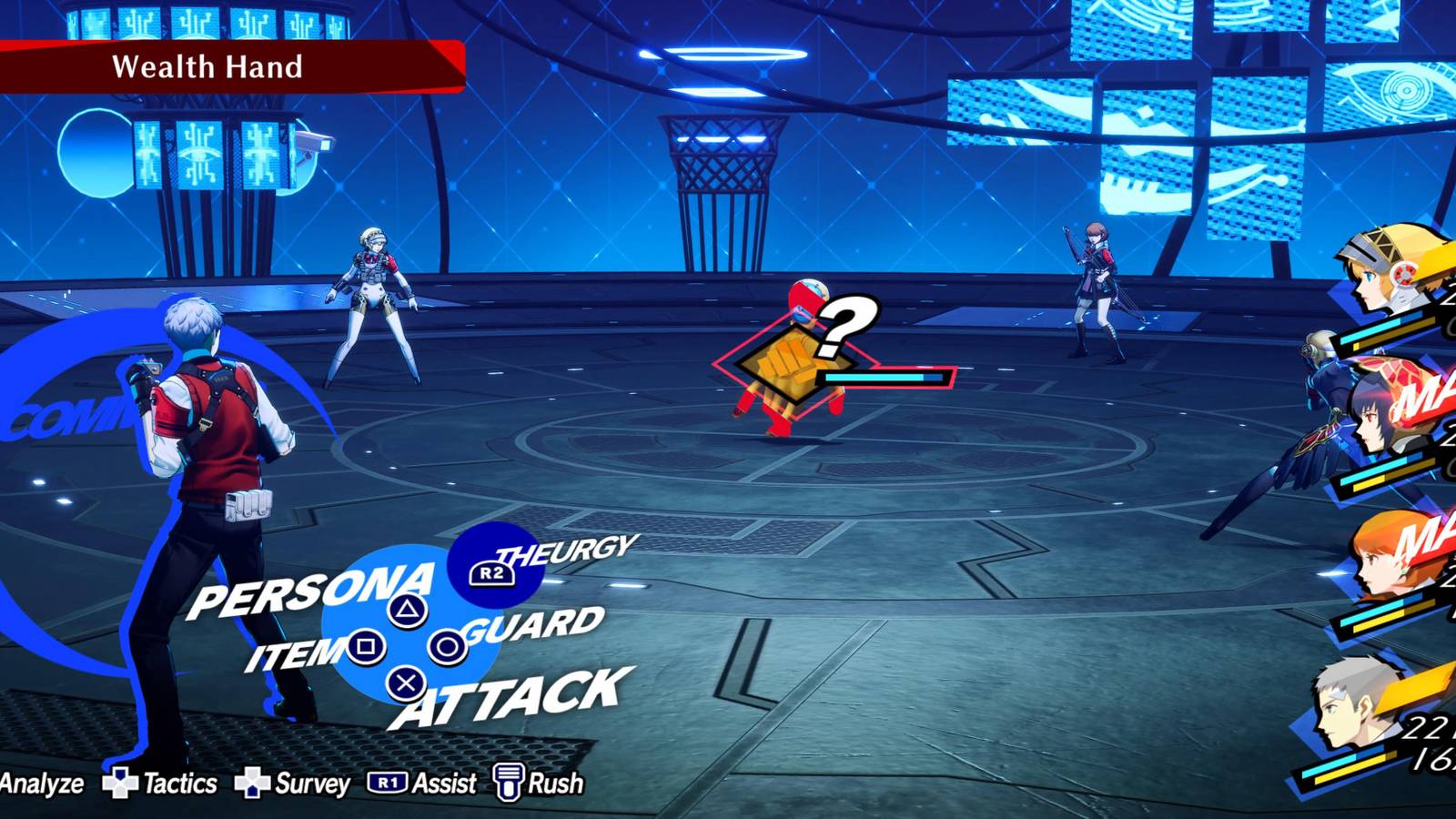Screen dimensions: 1456x819
Task: Select the GUARD command label
Action: point(530,627)
